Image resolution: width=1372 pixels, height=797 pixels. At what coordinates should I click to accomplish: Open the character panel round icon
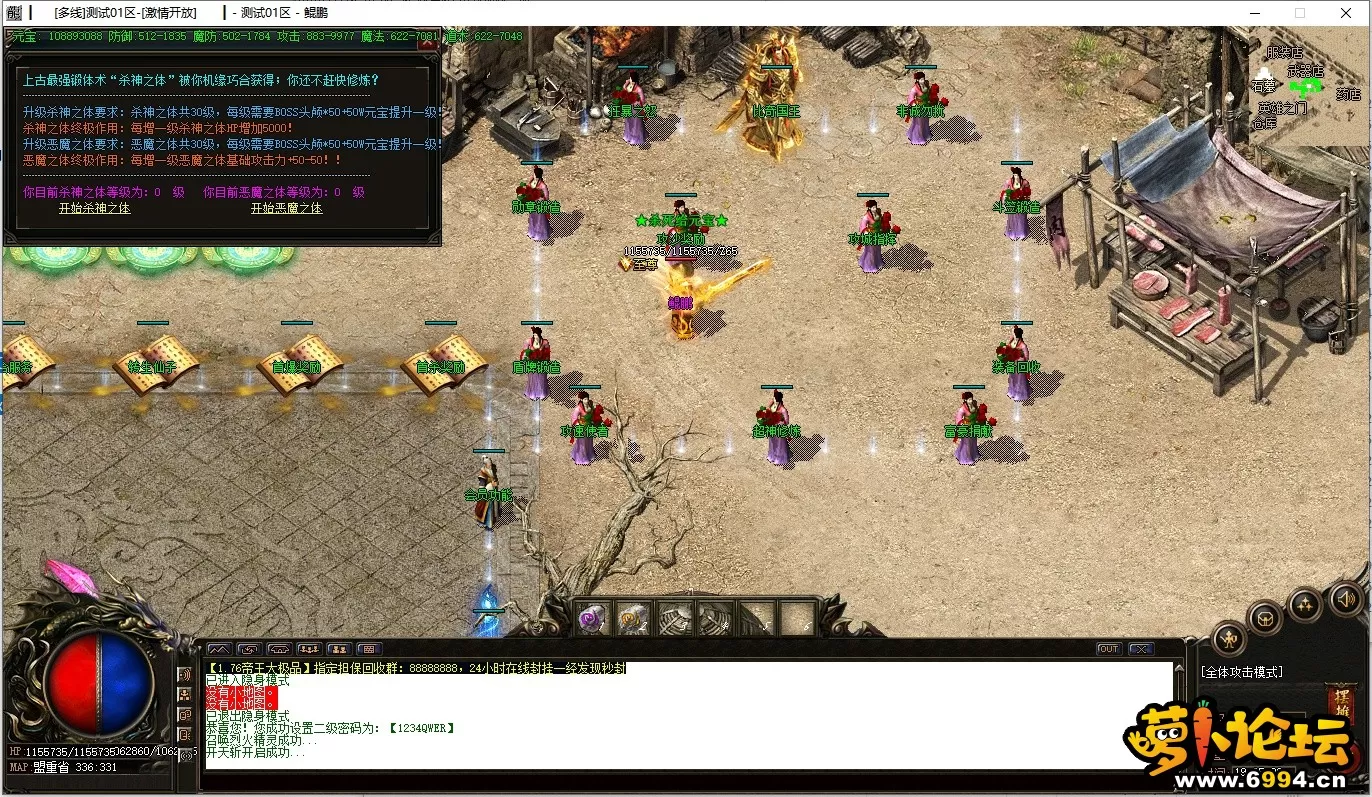click(x=1229, y=639)
